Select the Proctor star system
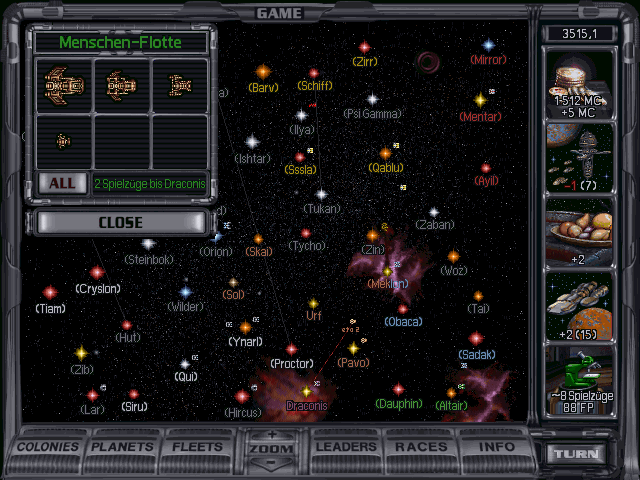The height and width of the screenshot is (480, 640). [292, 350]
